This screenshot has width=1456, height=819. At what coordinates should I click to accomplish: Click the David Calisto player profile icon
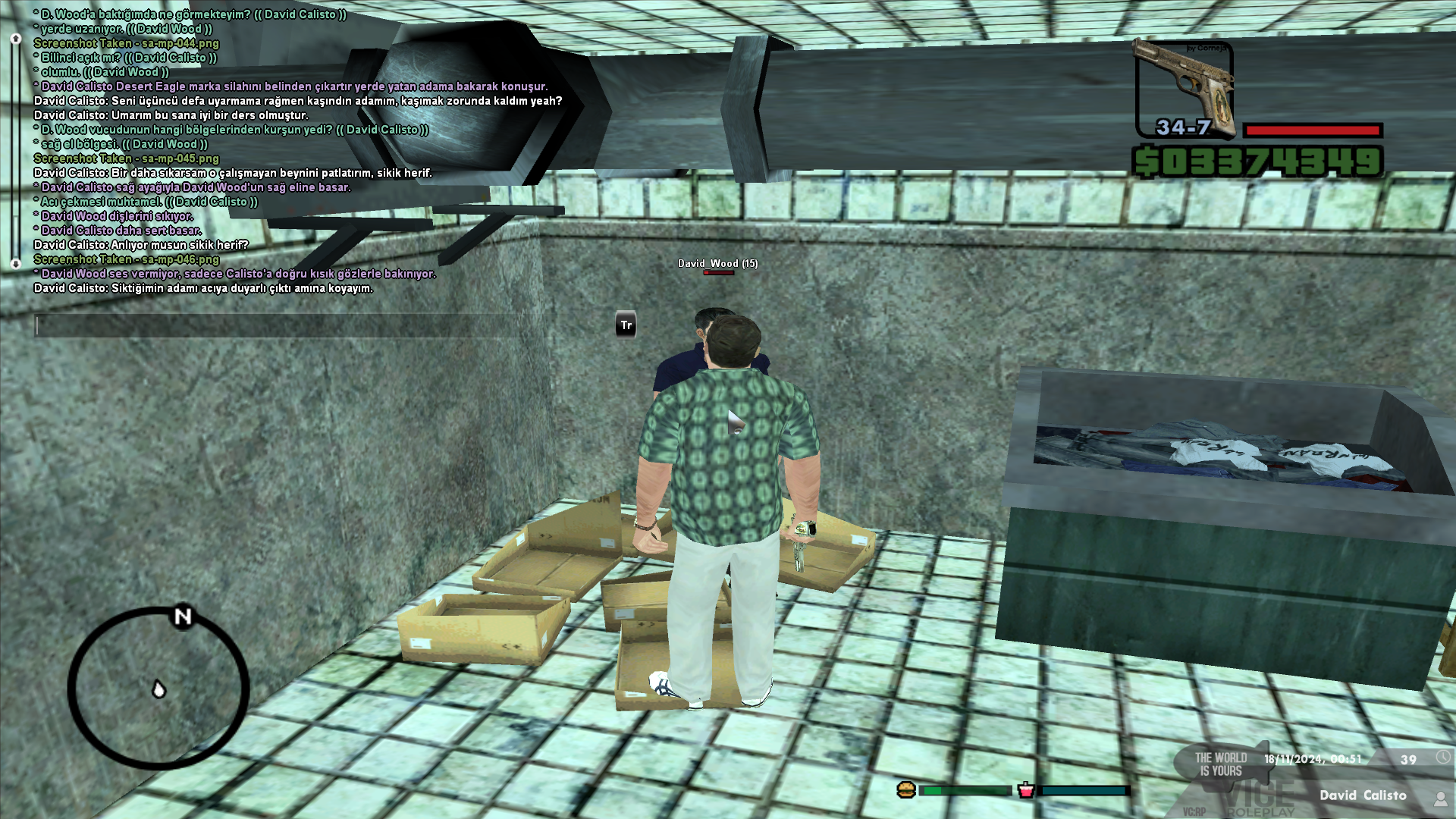pos(1440,797)
